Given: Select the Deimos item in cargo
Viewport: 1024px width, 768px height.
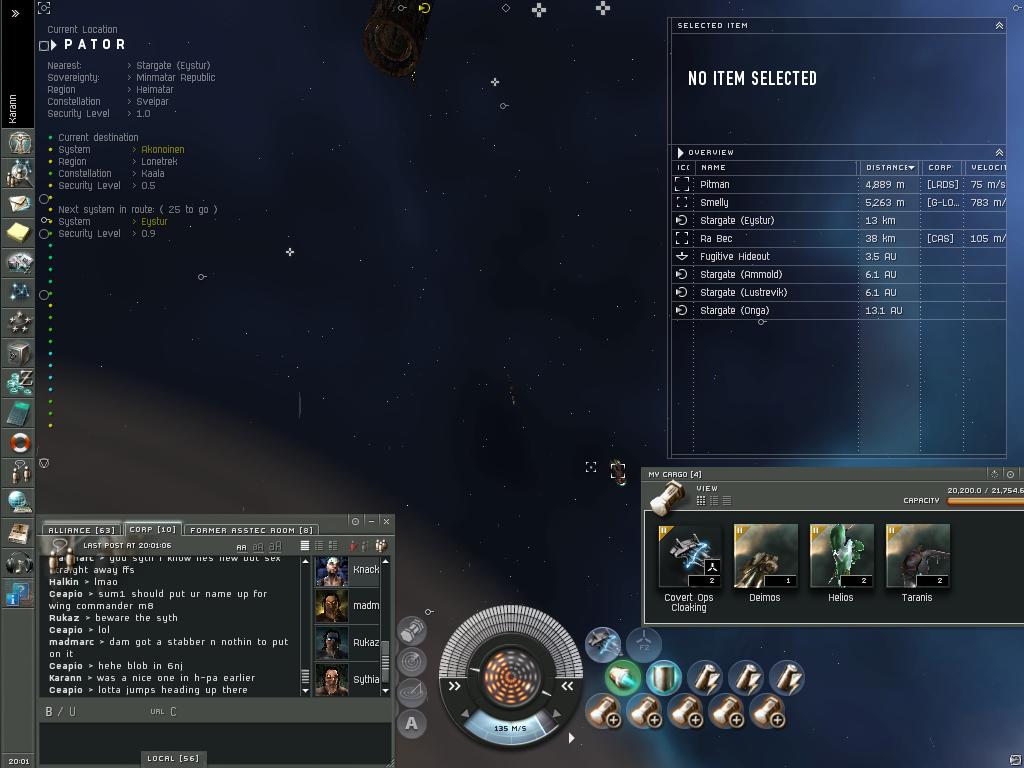Looking at the screenshot, I should tap(765, 556).
